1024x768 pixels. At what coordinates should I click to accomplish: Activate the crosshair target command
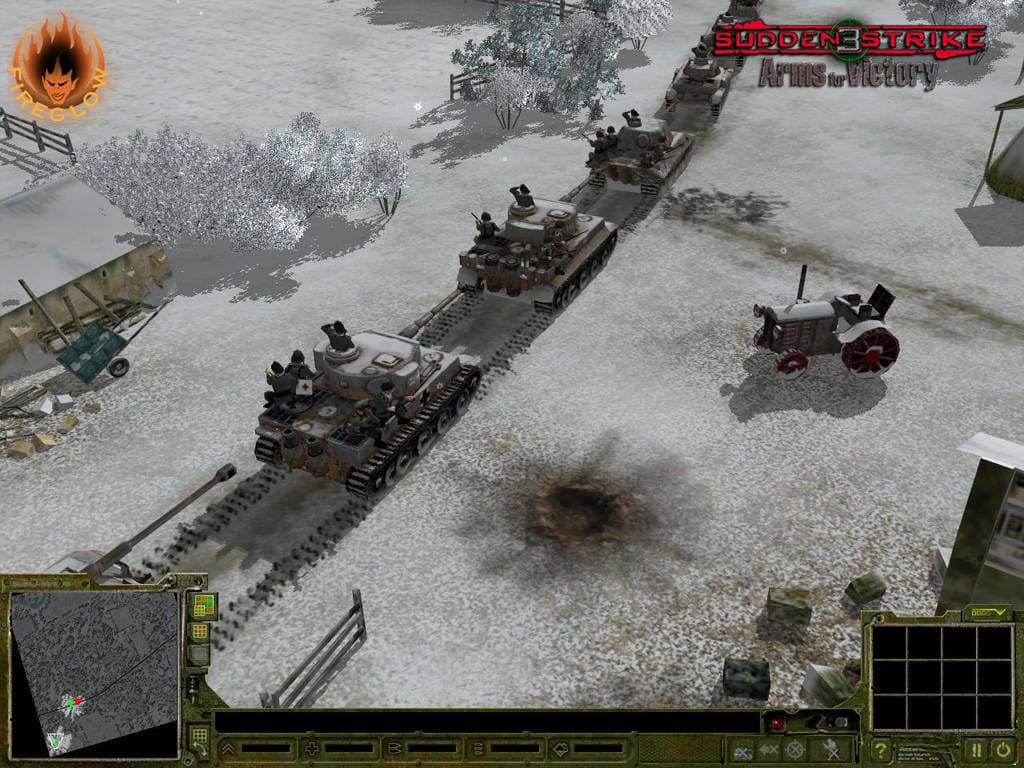[795, 749]
